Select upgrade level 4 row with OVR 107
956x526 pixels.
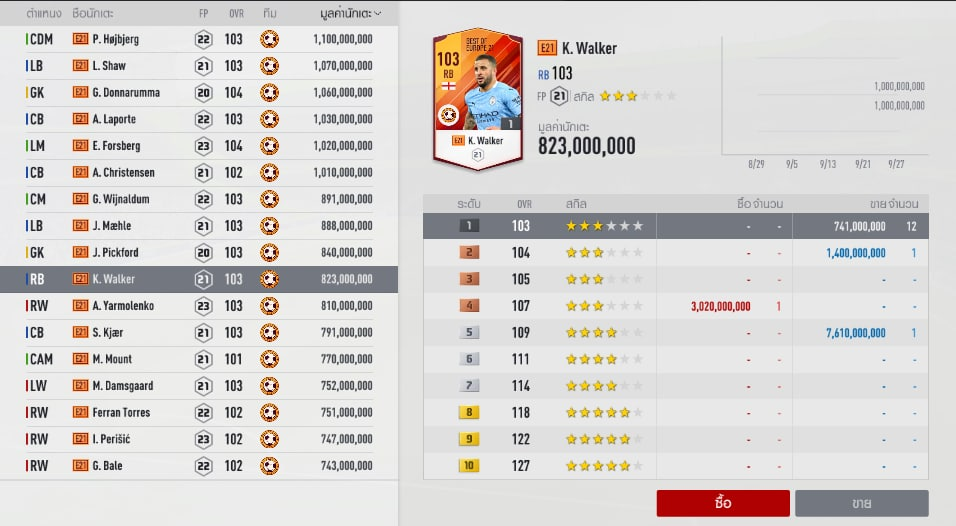point(675,306)
